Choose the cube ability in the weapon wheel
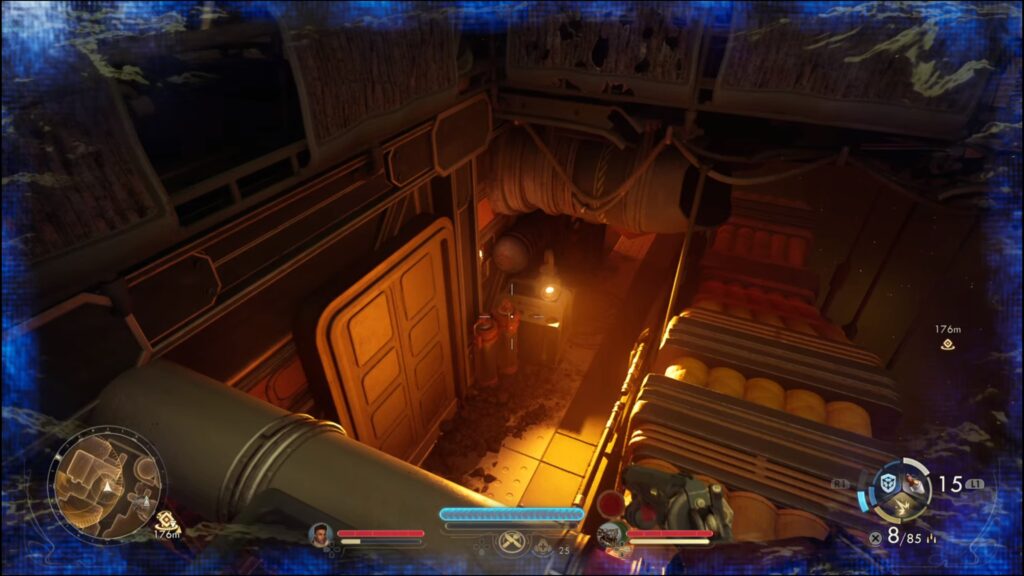The image size is (1024, 576). pos(887,483)
